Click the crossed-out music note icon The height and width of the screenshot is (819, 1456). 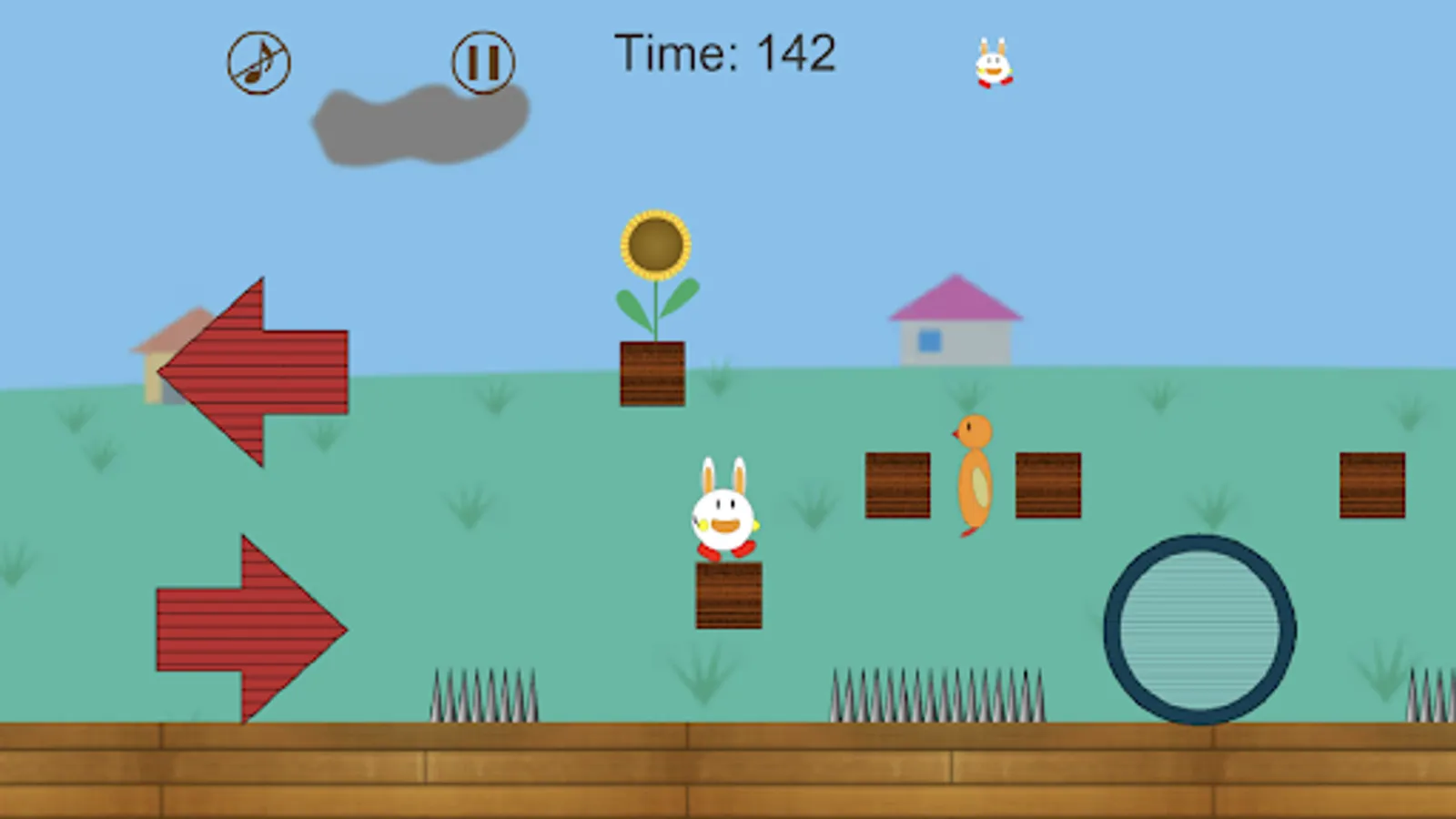point(258,62)
